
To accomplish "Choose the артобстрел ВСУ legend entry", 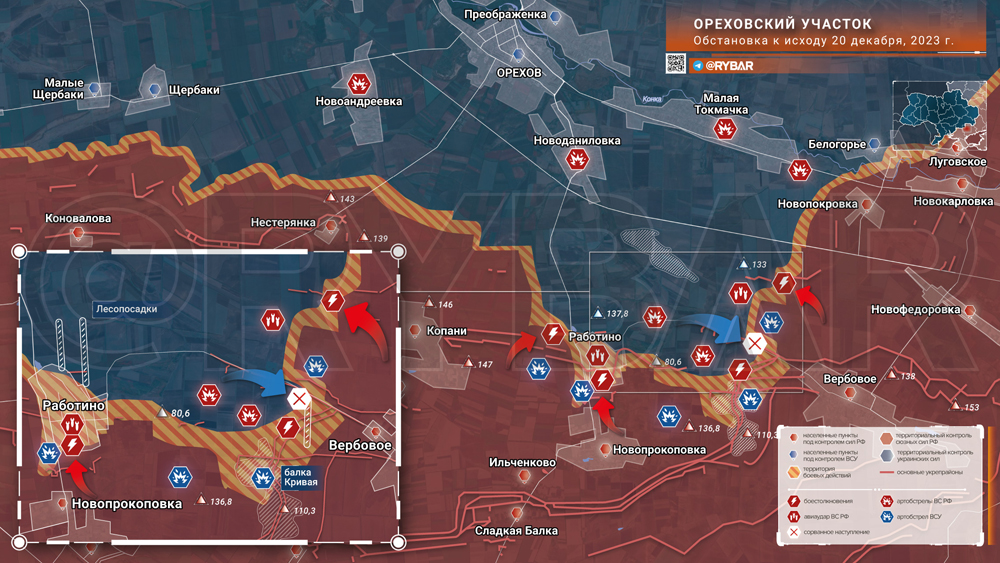I will click(x=914, y=516).
